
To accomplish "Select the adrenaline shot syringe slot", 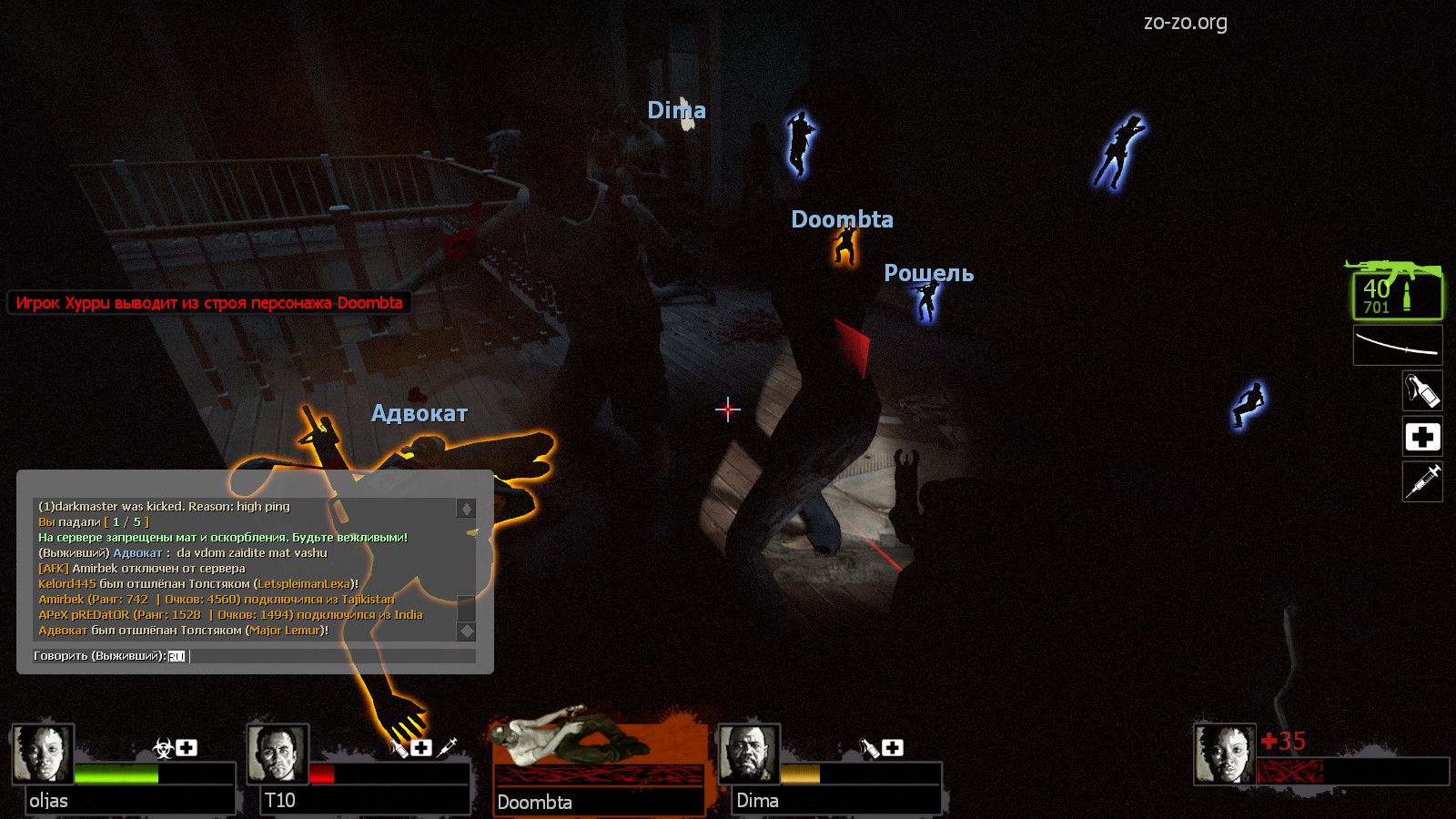I will point(1422,481).
